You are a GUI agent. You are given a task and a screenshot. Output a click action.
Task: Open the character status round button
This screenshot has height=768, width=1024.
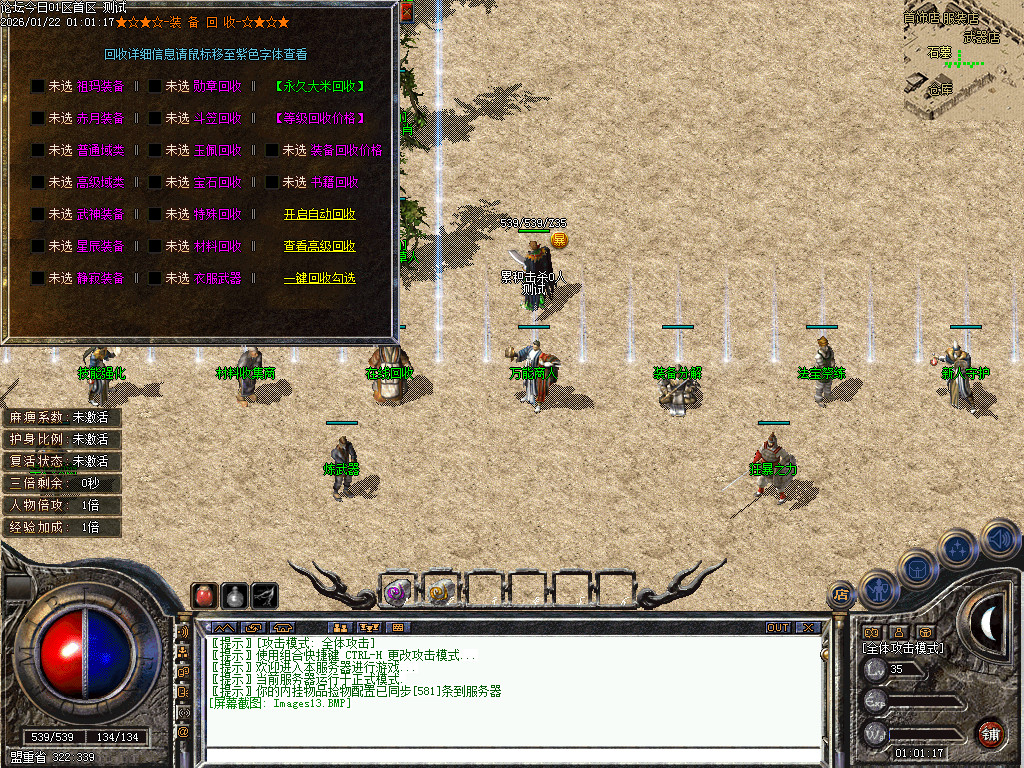point(877,589)
